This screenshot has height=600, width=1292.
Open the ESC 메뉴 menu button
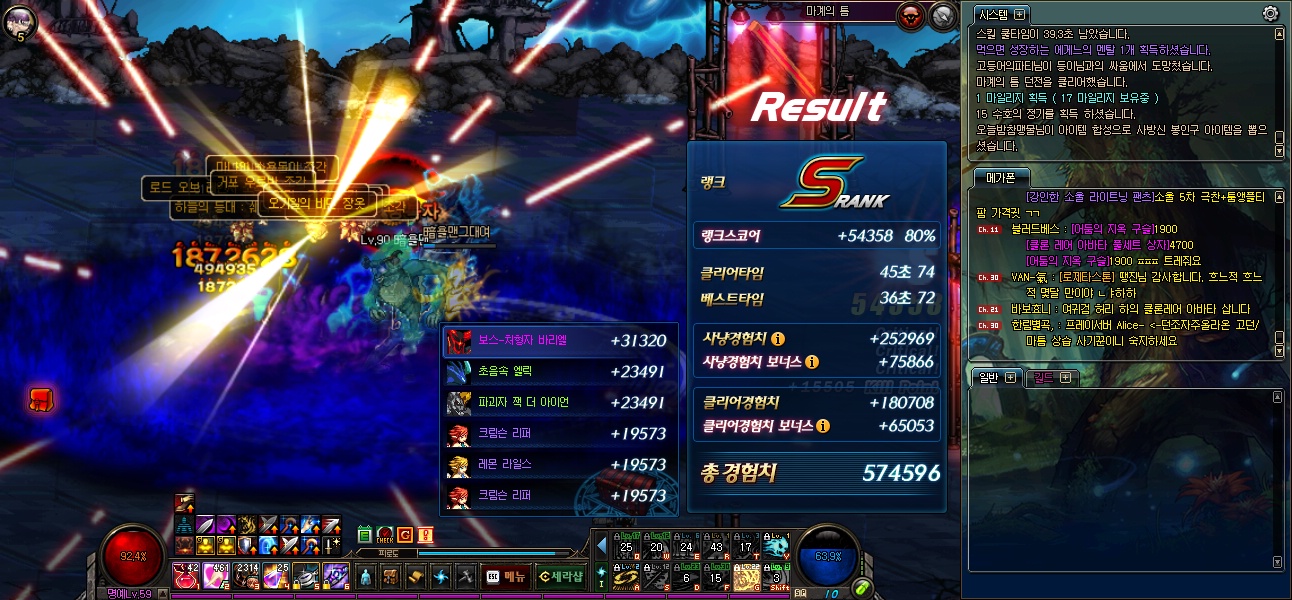click(506, 576)
